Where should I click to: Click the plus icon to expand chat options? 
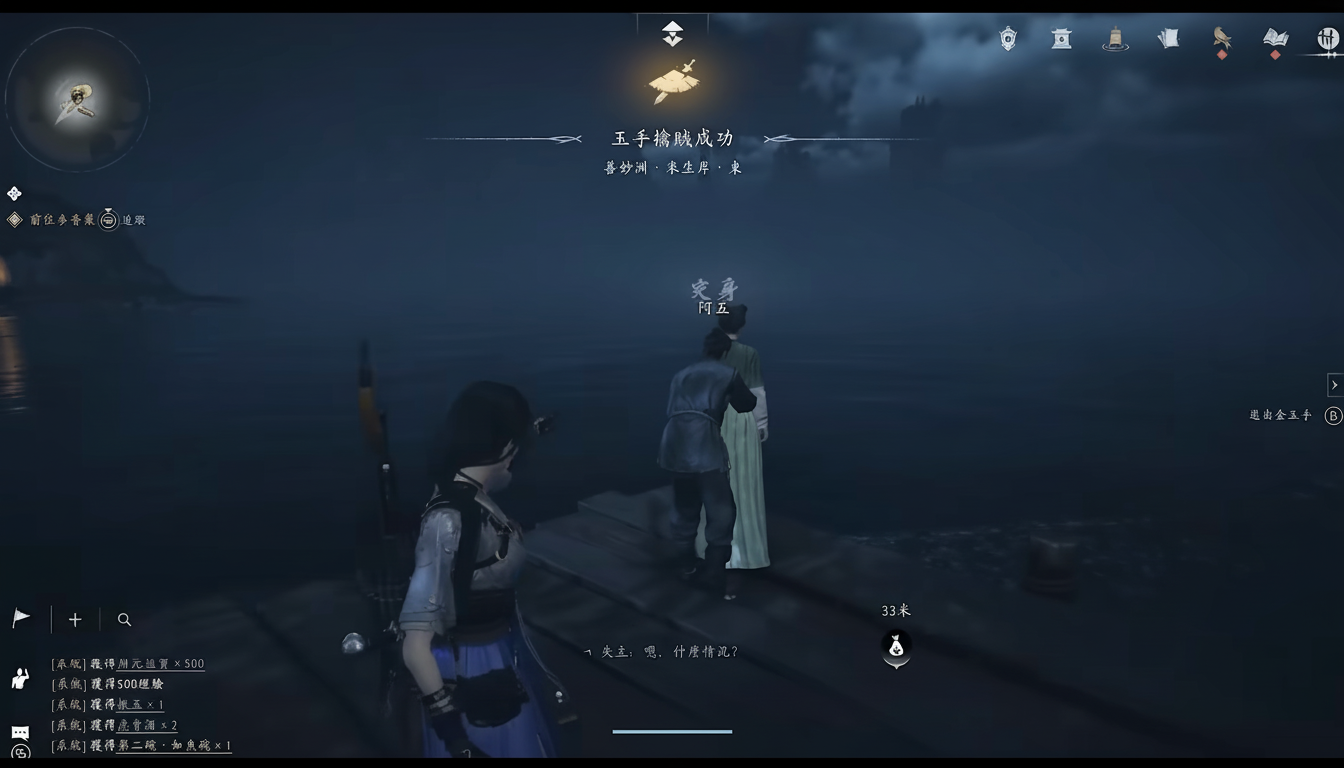tap(74, 619)
